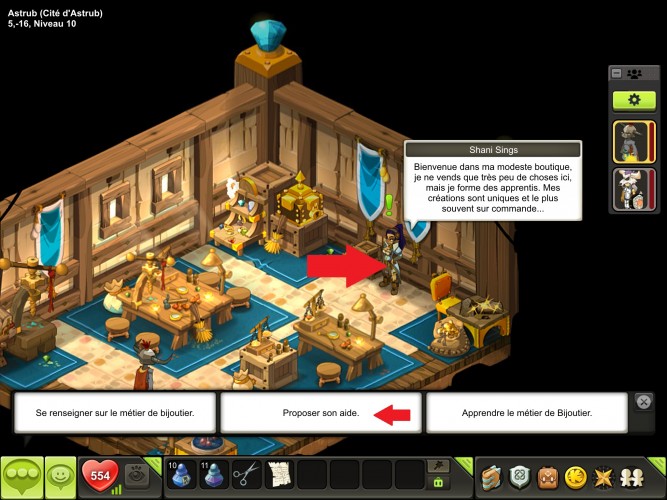
Task: Use the scissors shortcut slot
Action: (246, 475)
